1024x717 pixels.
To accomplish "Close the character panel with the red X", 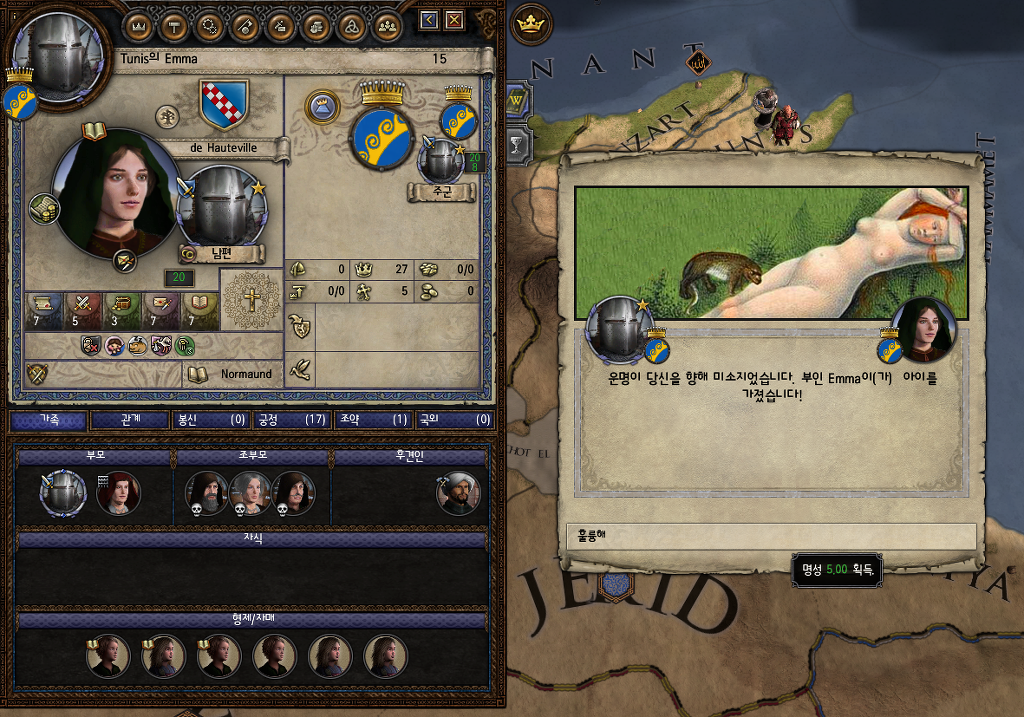I will (x=455, y=20).
